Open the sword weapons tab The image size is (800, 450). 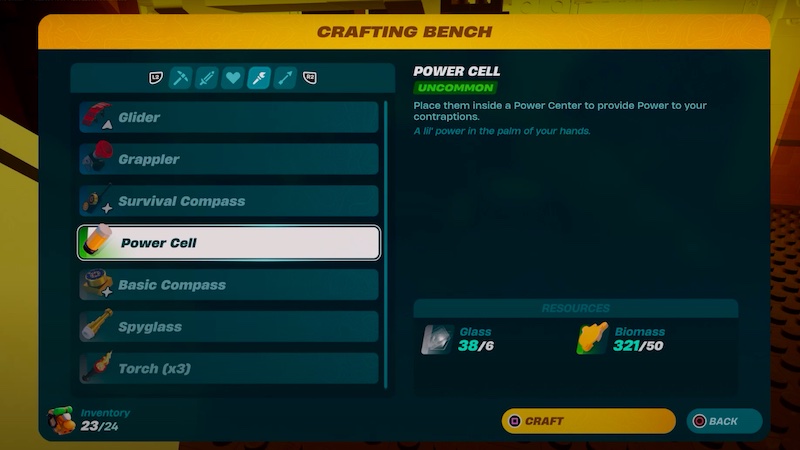point(206,78)
